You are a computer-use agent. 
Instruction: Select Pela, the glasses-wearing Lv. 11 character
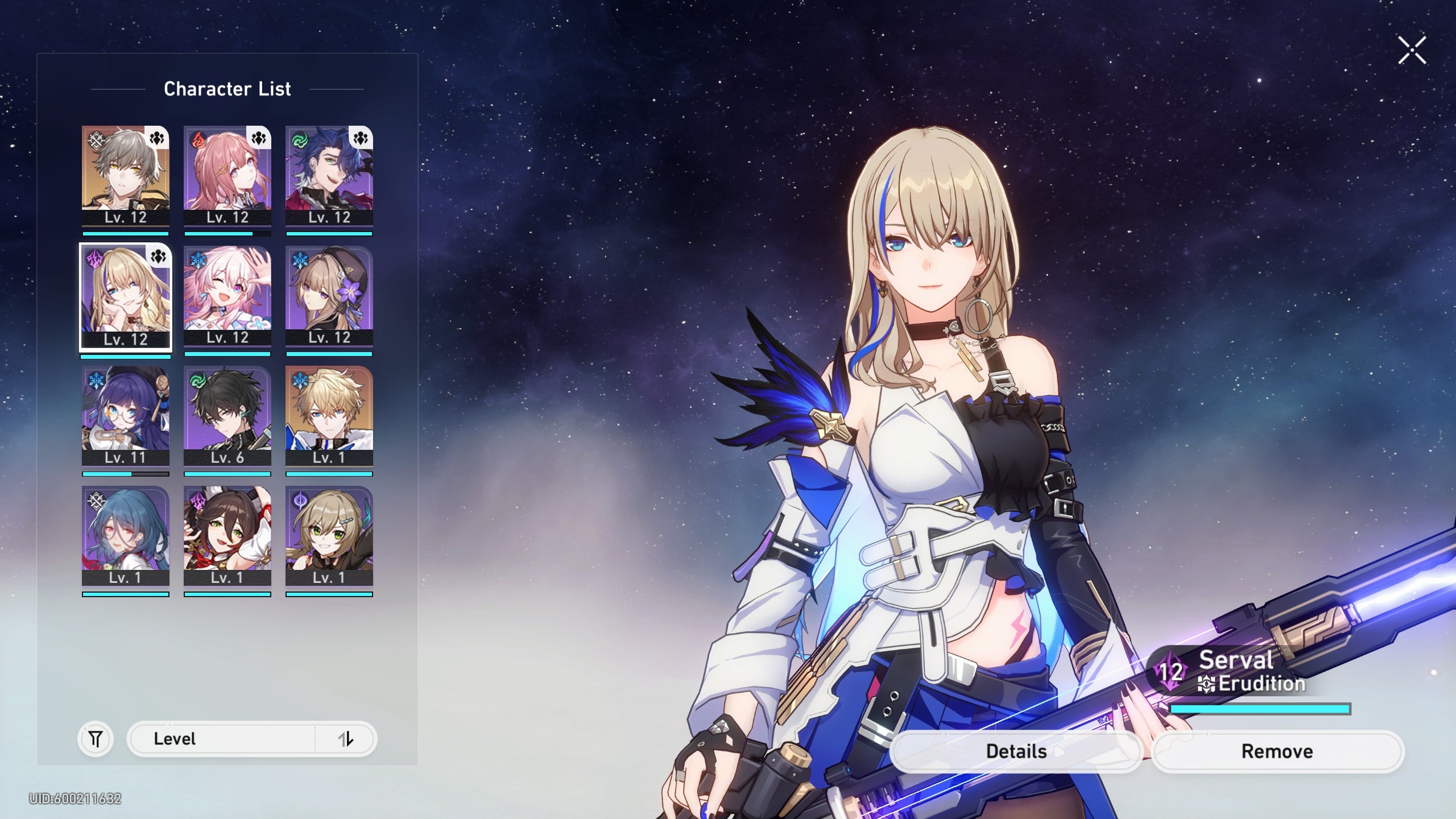click(x=125, y=416)
